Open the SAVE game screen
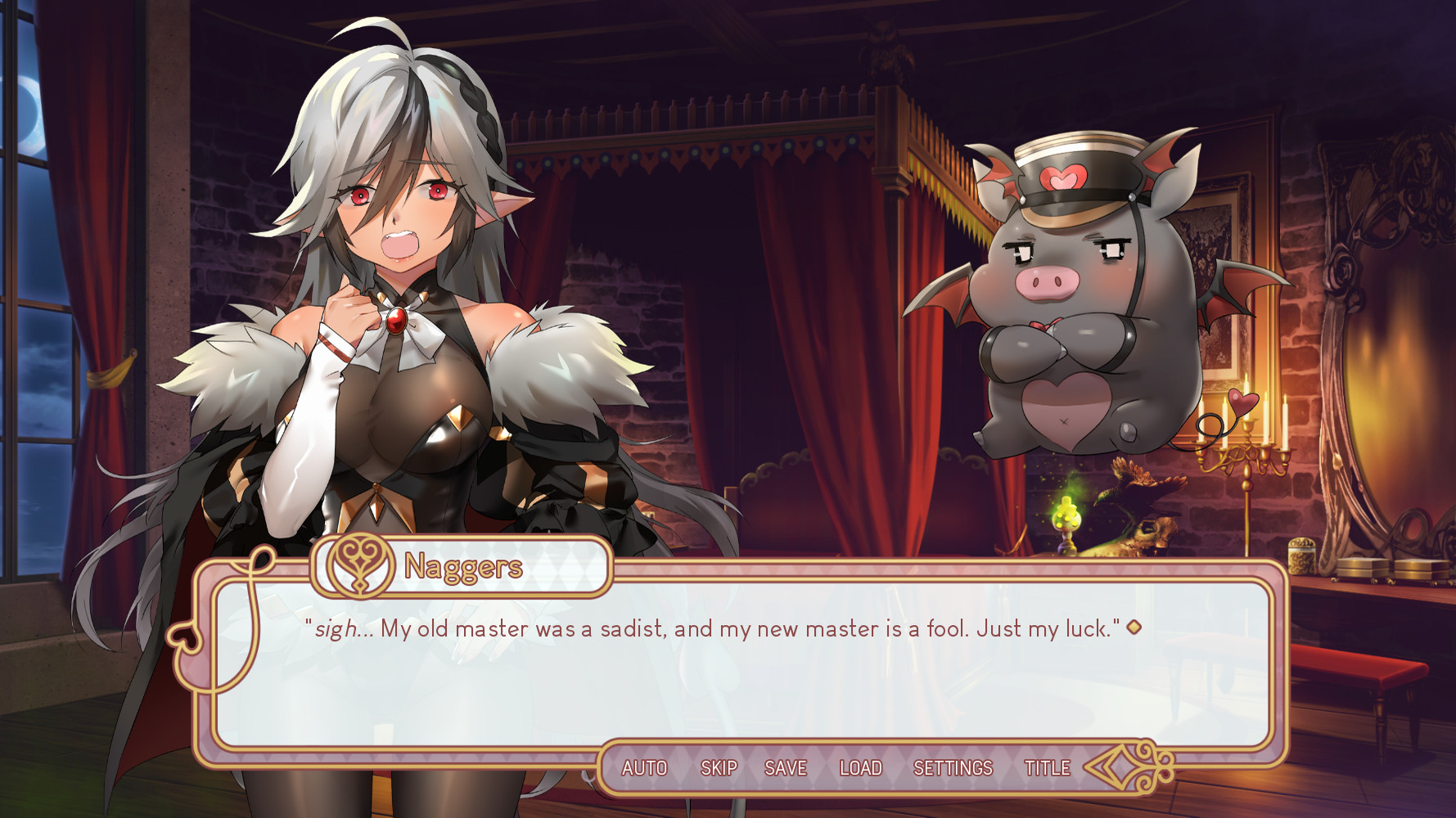 pyautogui.click(x=786, y=768)
